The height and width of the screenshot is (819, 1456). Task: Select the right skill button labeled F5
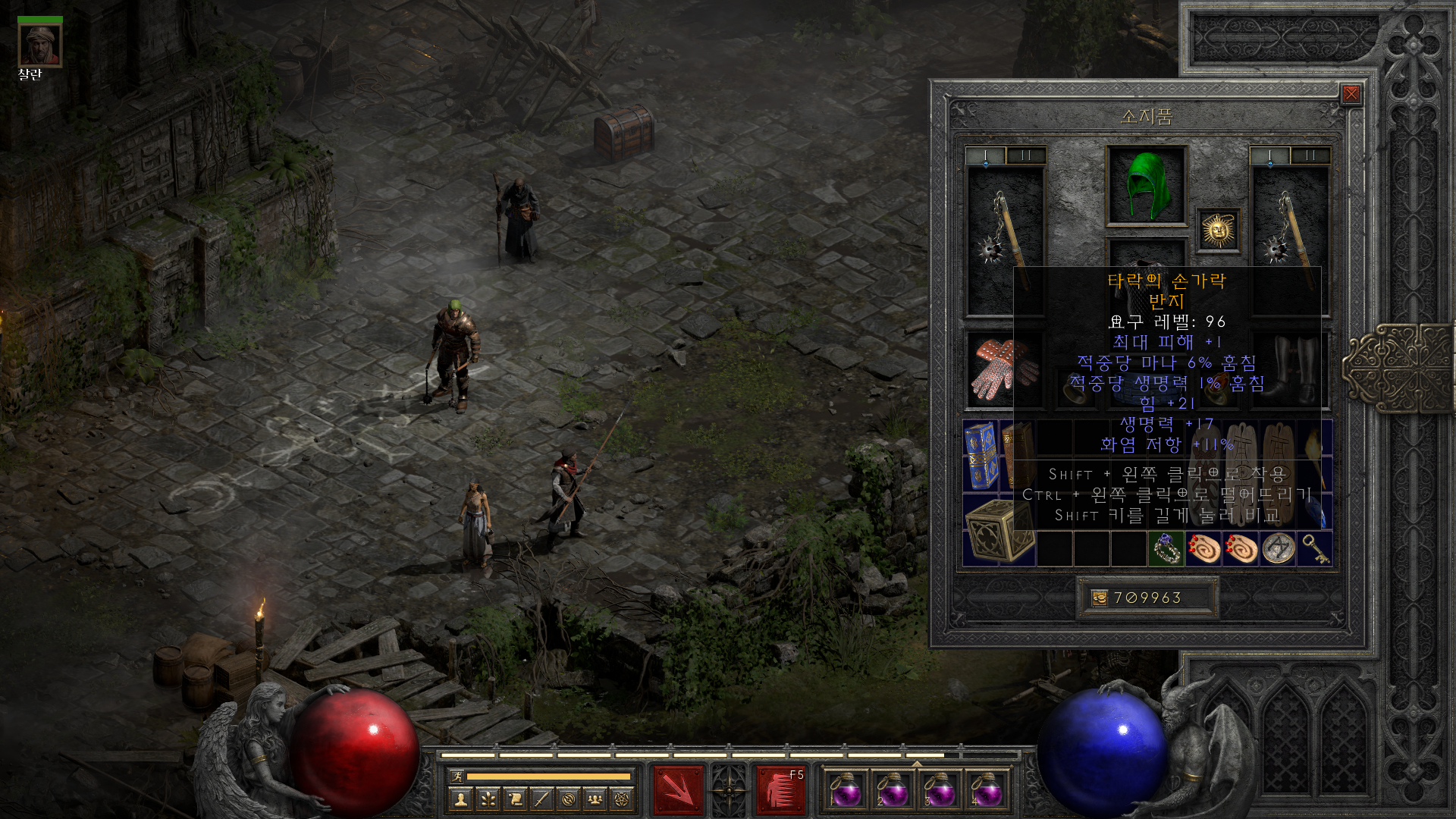780,790
